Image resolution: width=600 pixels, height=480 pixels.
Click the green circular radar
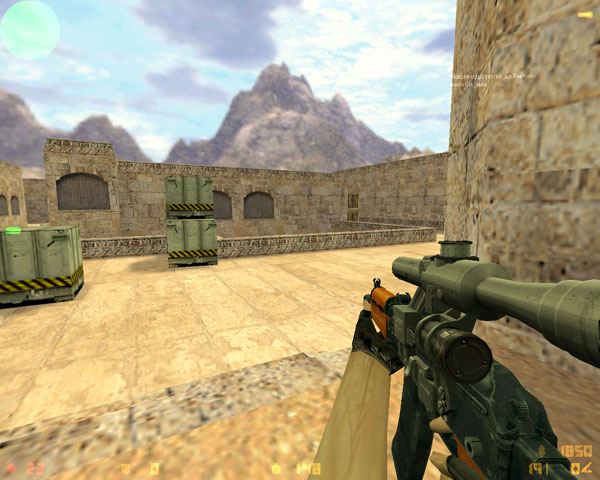coord(29,29)
